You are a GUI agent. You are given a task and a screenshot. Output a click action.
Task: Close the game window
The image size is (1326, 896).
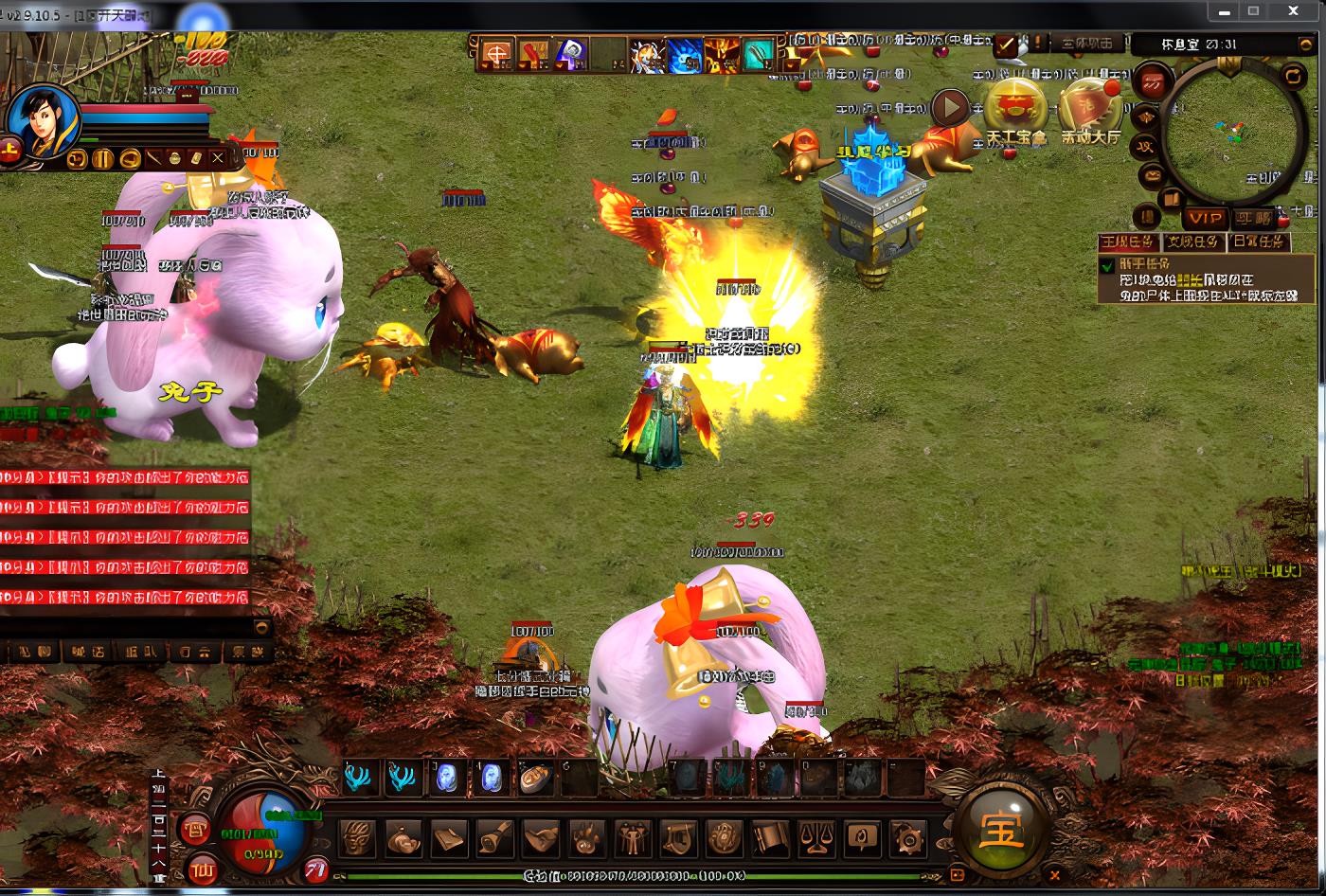1293,10
